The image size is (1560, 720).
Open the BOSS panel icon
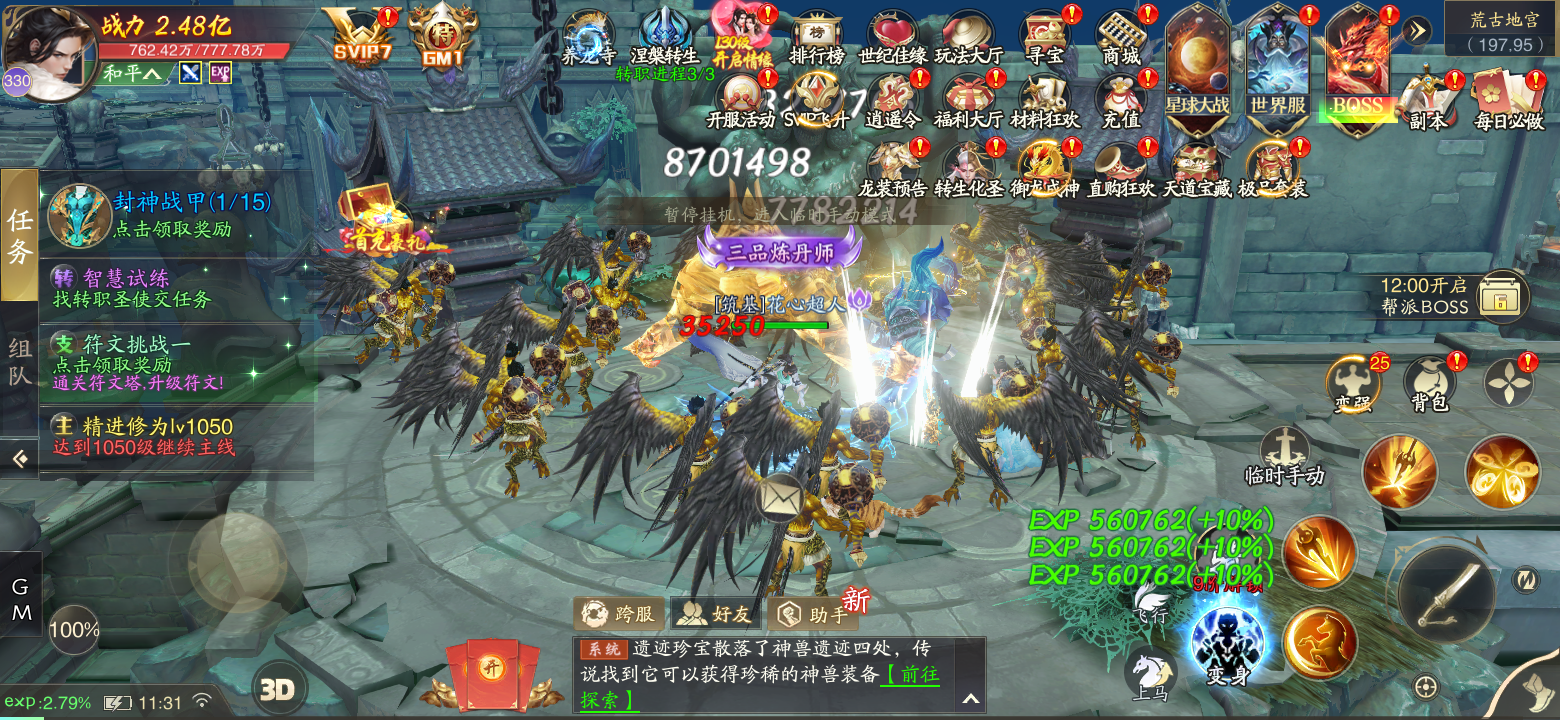coord(1358,60)
